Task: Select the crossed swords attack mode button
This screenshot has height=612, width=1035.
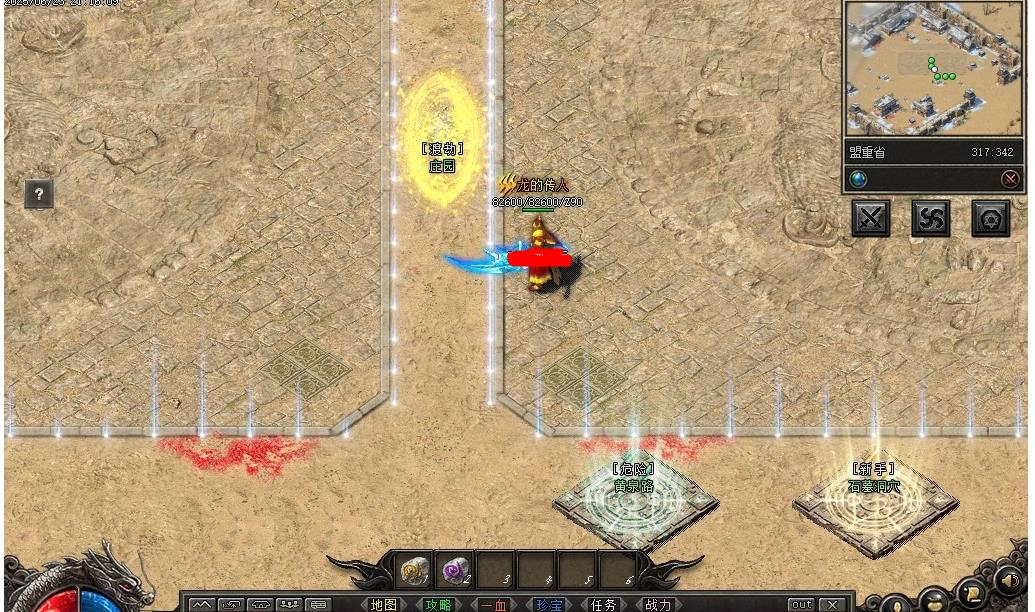Action: coord(870,218)
